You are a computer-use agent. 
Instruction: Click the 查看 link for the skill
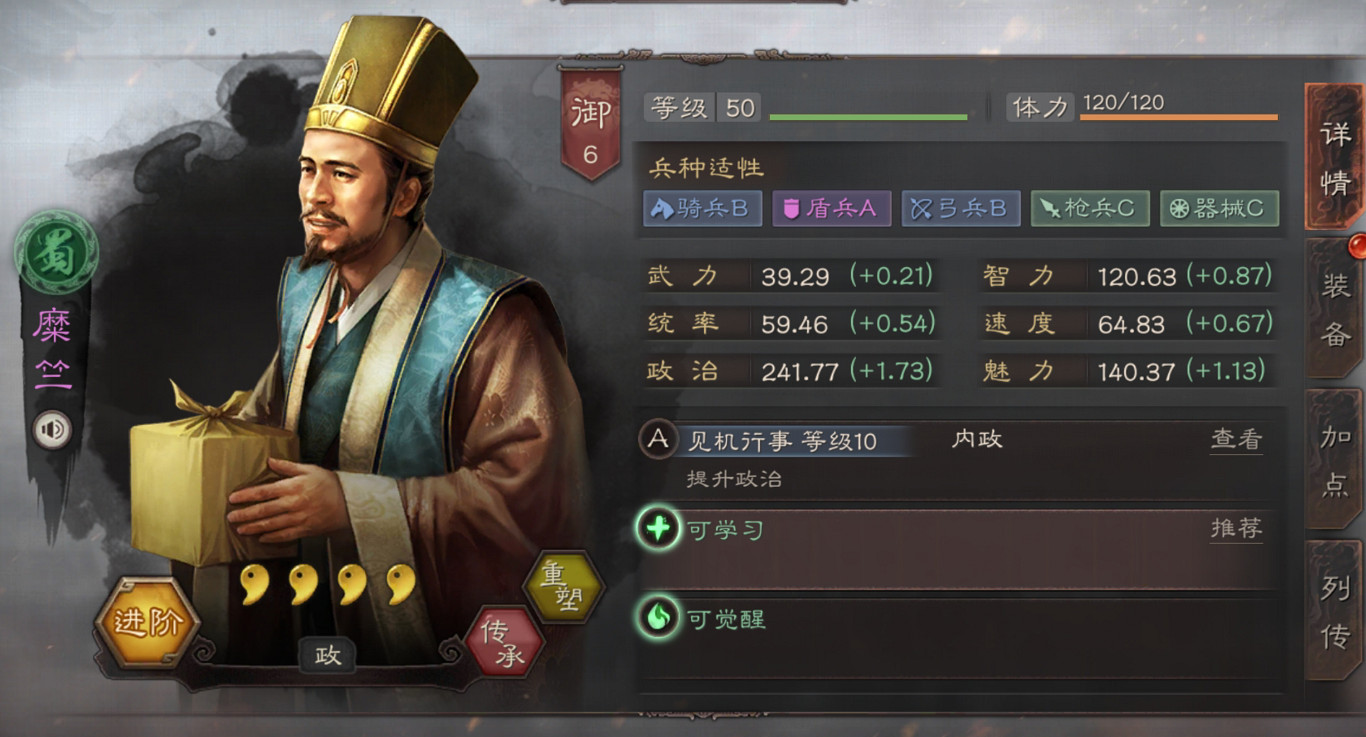tap(1237, 440)
